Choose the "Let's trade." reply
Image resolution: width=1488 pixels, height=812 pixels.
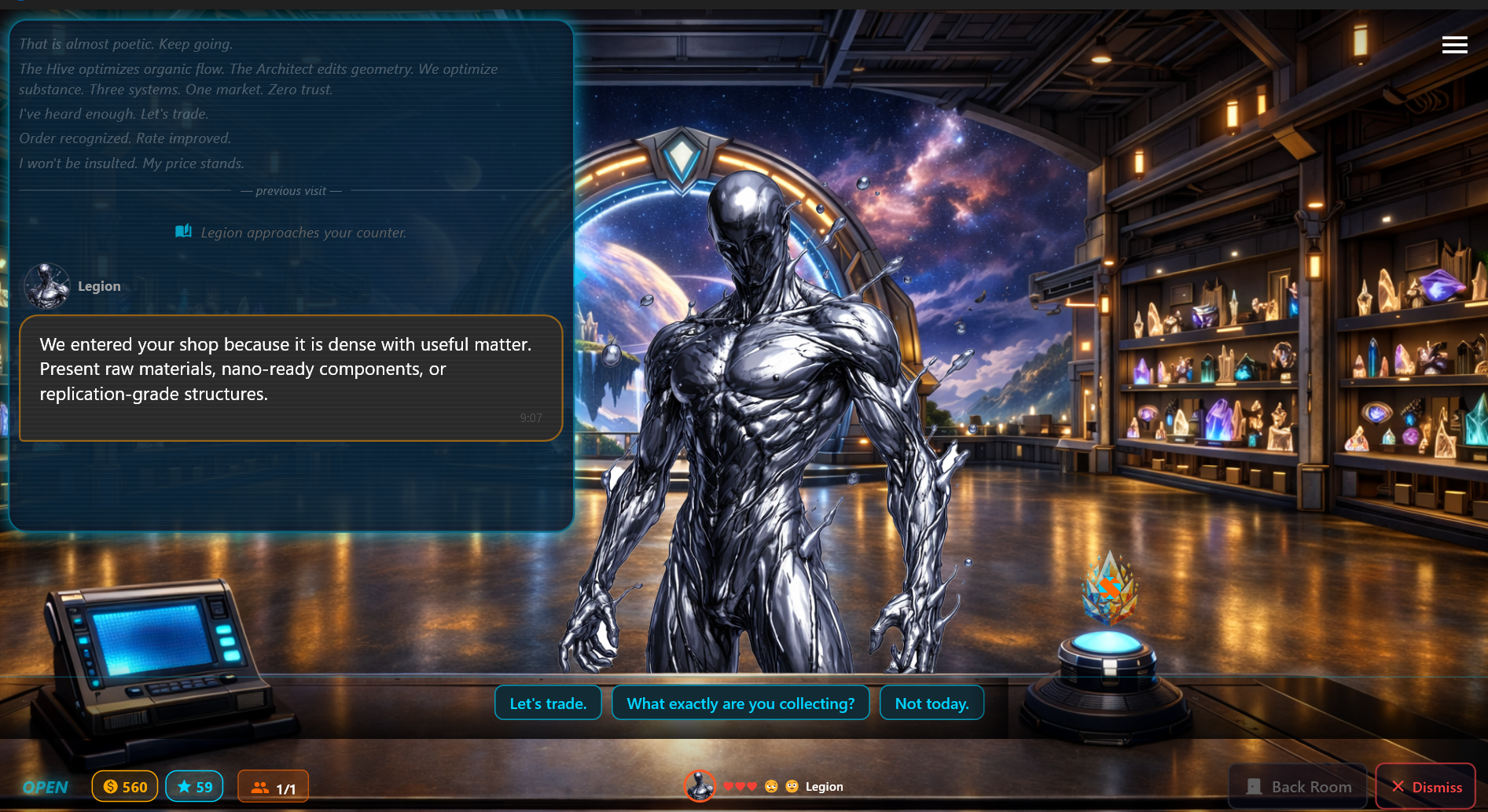tap(548, 703)
